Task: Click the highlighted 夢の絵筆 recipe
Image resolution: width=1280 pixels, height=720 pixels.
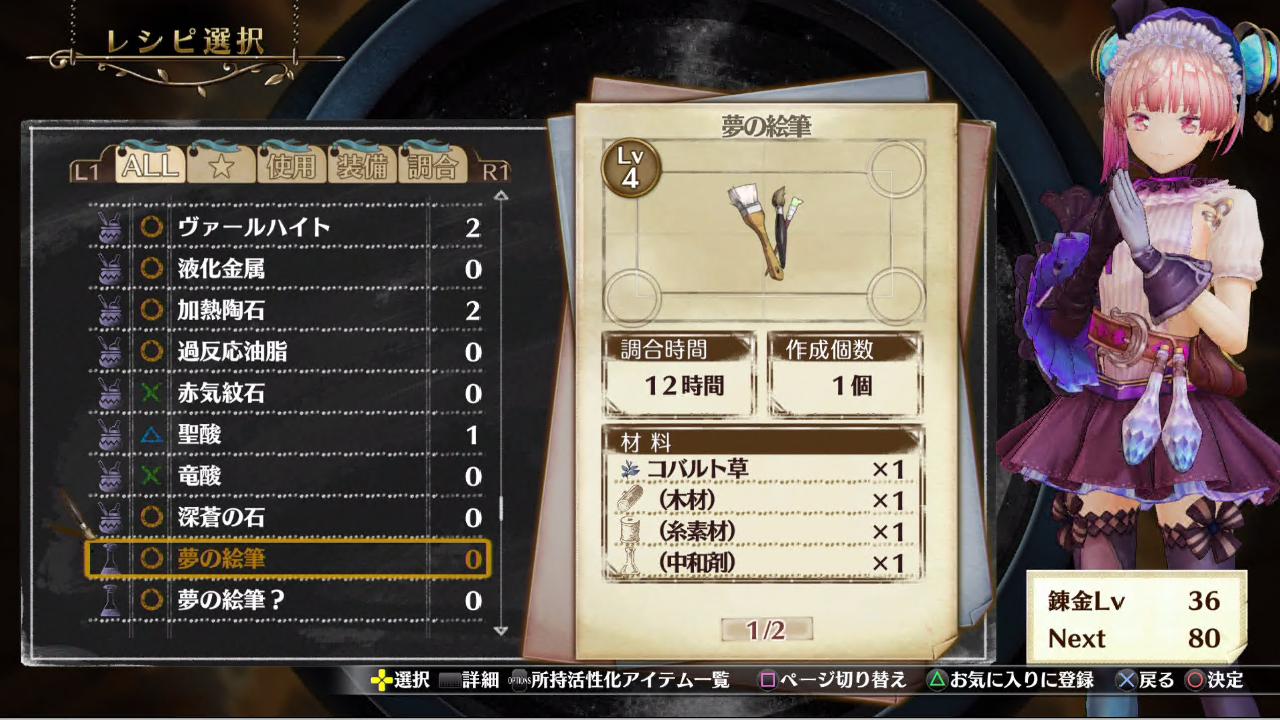Action: click(288, 559)
